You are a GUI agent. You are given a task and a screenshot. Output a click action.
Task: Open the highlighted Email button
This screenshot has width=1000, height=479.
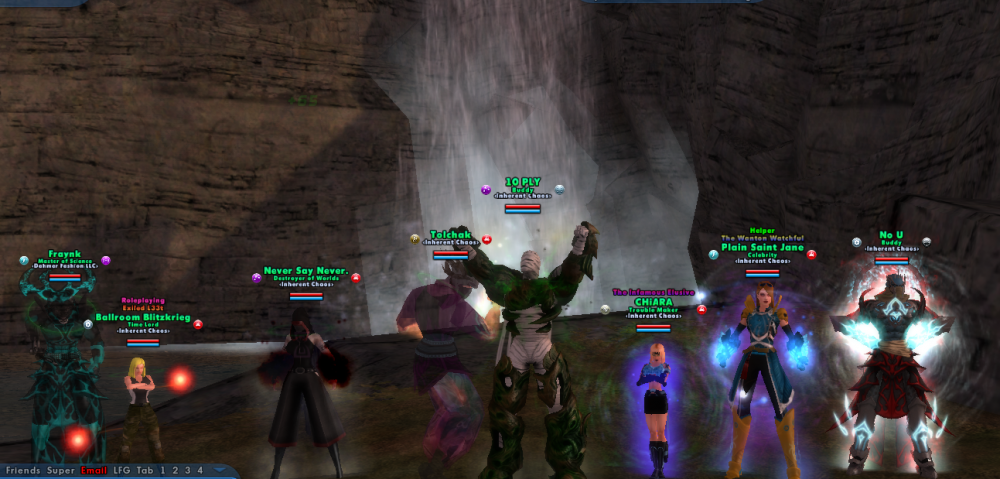(x=96, y=470)
